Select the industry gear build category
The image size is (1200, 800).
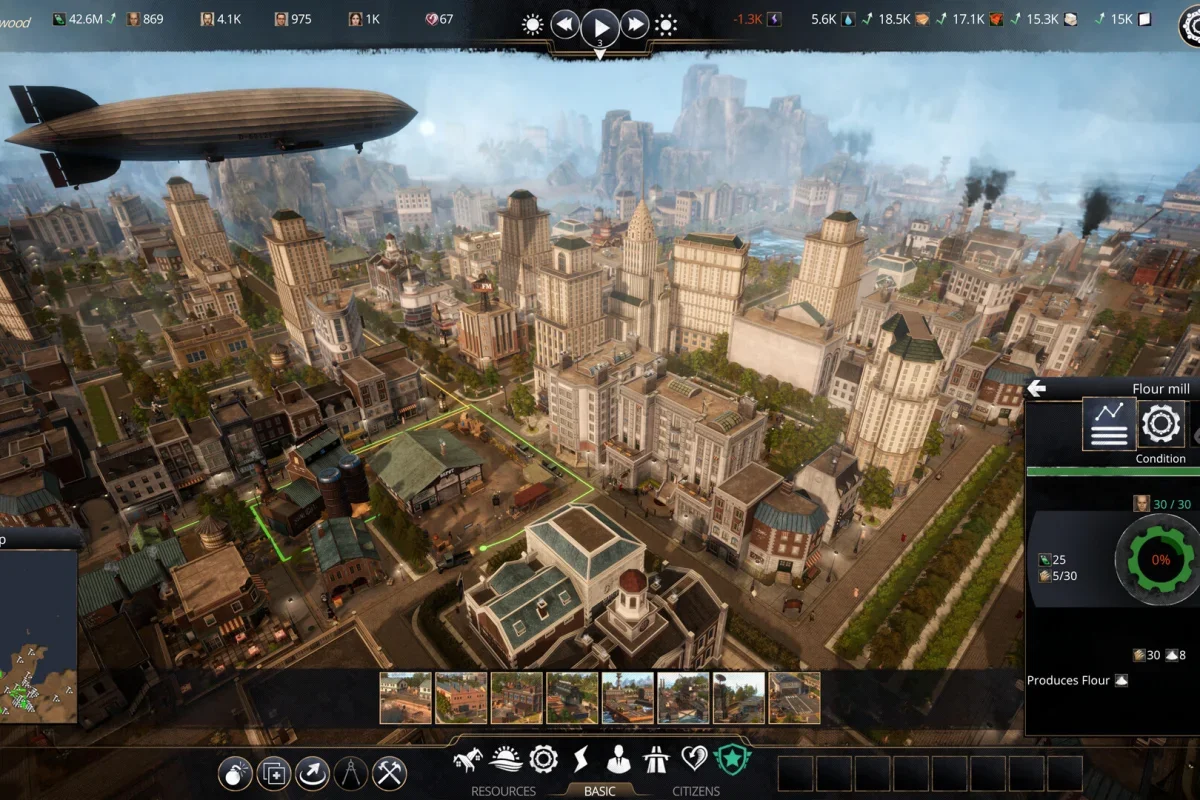click(543, 760)
